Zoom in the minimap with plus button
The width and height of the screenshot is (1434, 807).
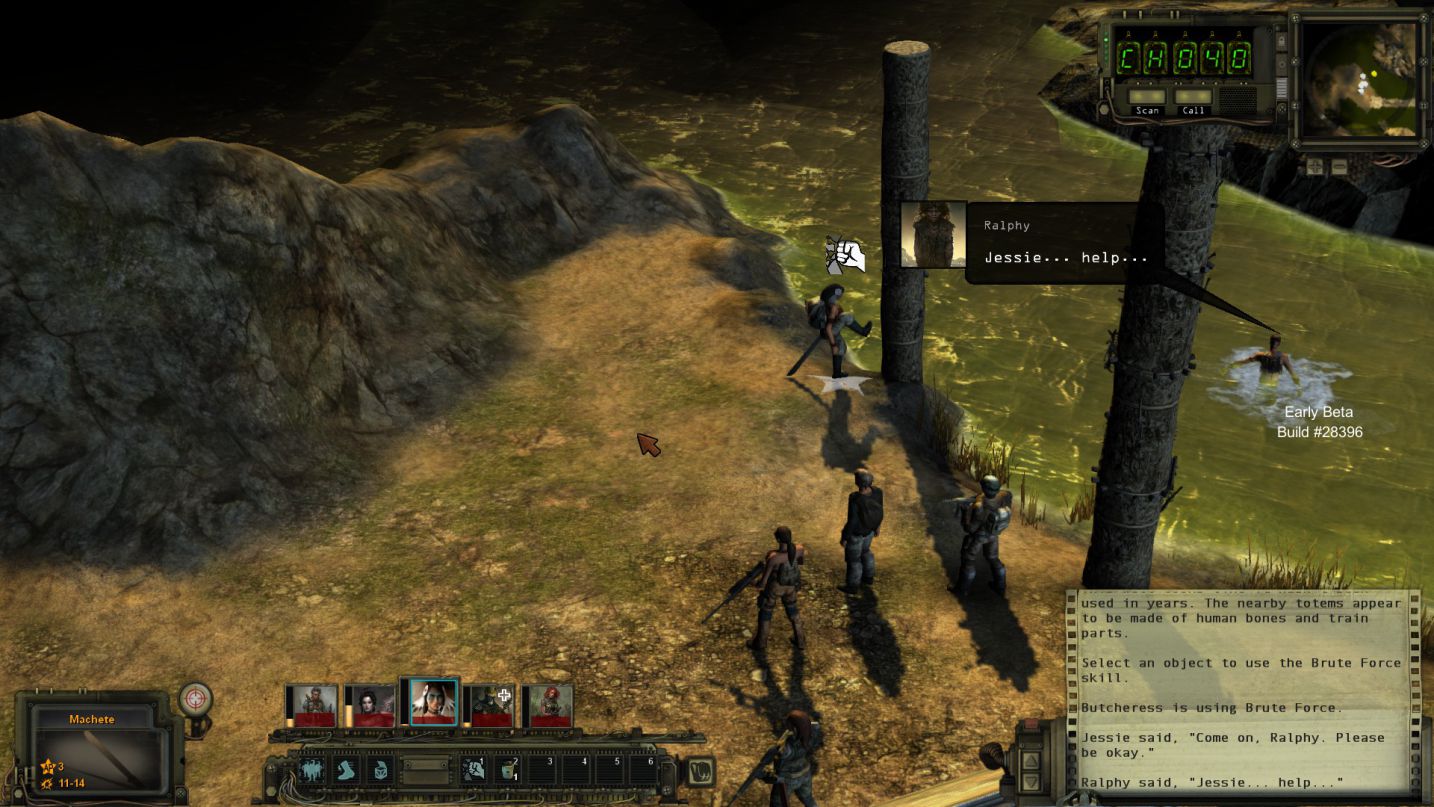click(1314, 167)
